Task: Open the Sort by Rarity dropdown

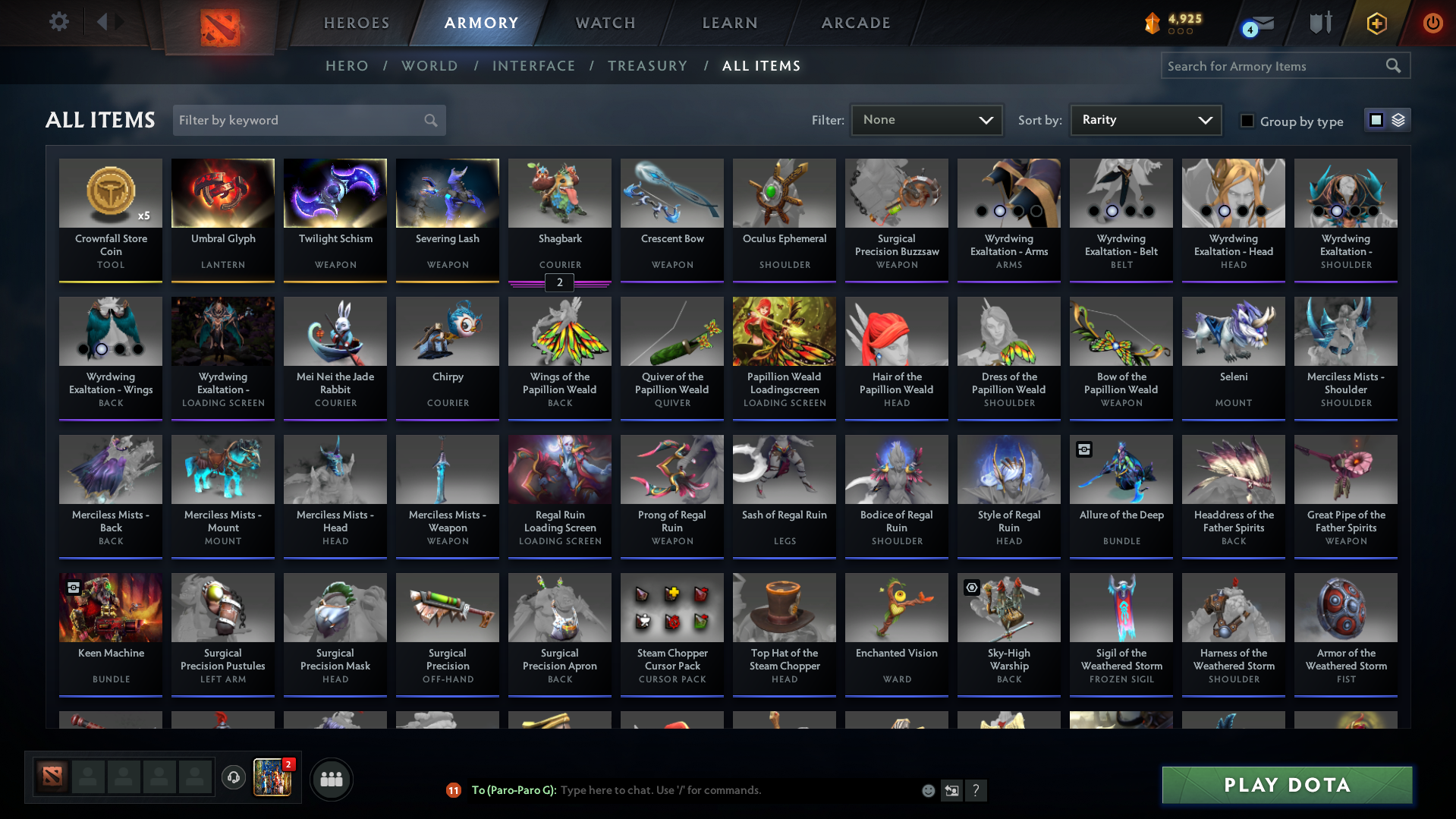Action: click(x=1145, y=119)
